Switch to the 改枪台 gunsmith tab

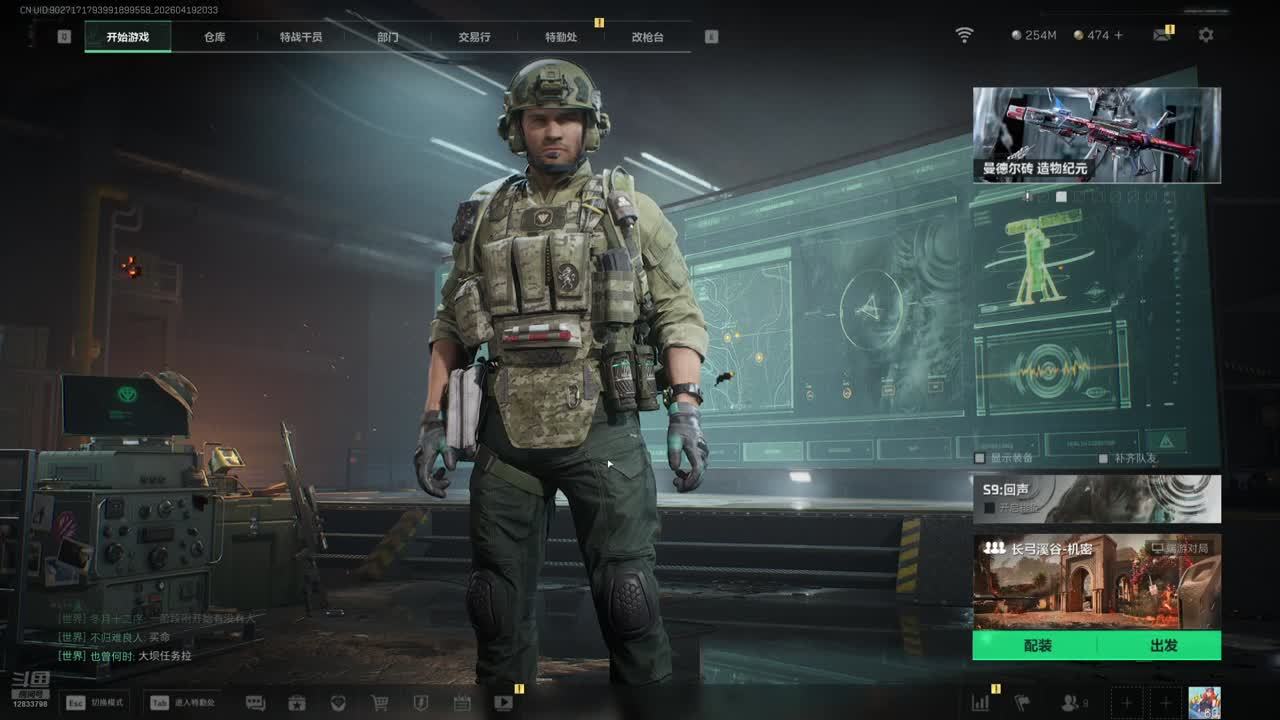pyautogui.click(x=647, y=37)
